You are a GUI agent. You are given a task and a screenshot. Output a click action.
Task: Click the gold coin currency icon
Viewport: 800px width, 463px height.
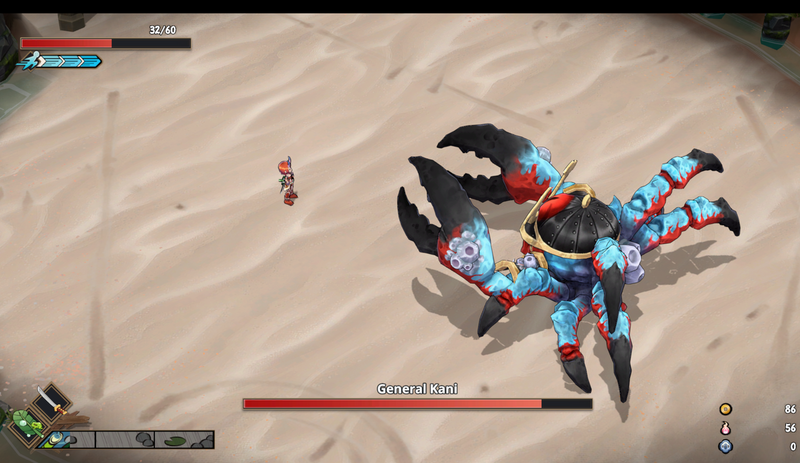click(725, 409)
